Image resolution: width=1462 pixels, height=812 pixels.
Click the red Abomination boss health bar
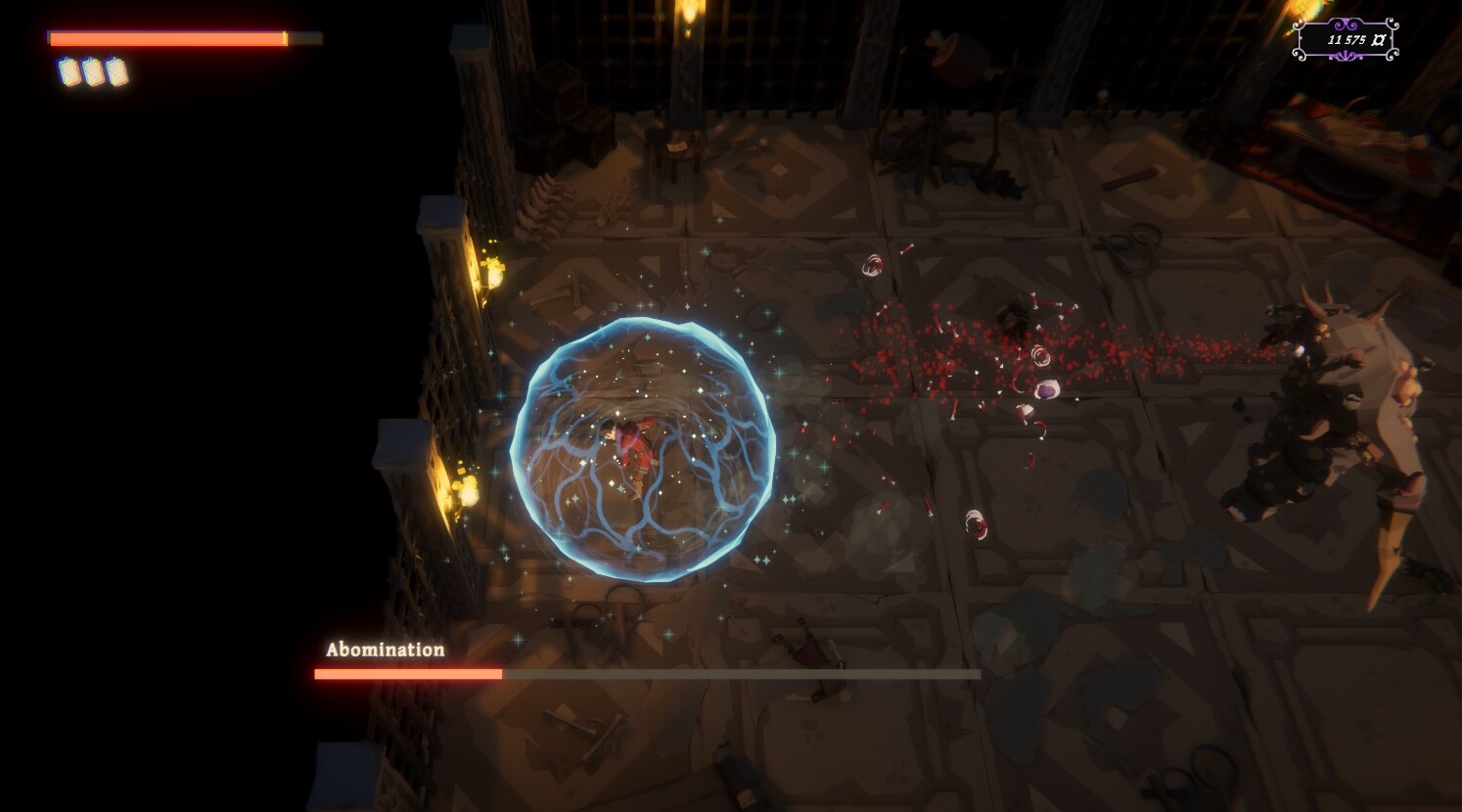click(x=406, y=674)
